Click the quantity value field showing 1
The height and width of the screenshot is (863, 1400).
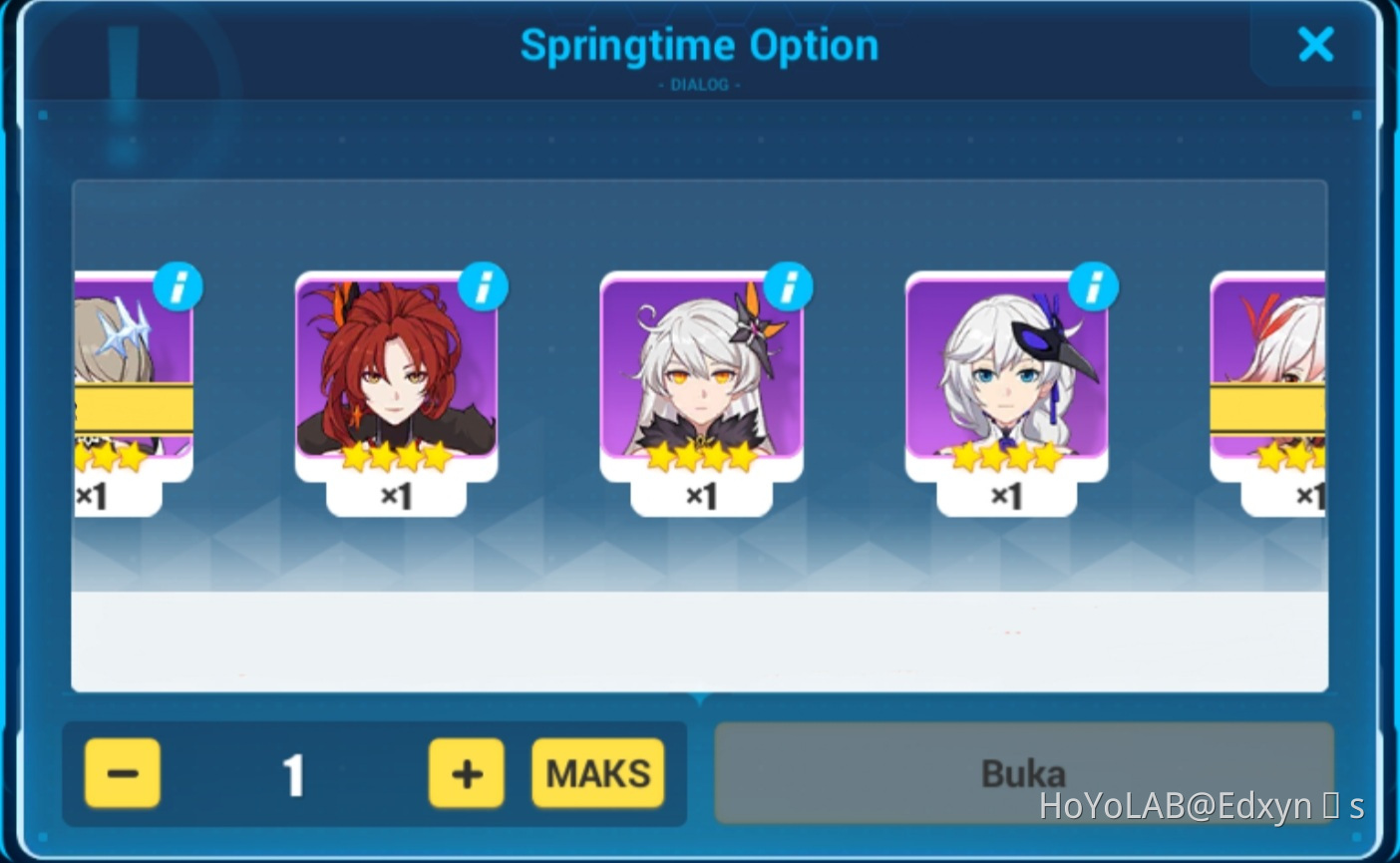[294, 771]
